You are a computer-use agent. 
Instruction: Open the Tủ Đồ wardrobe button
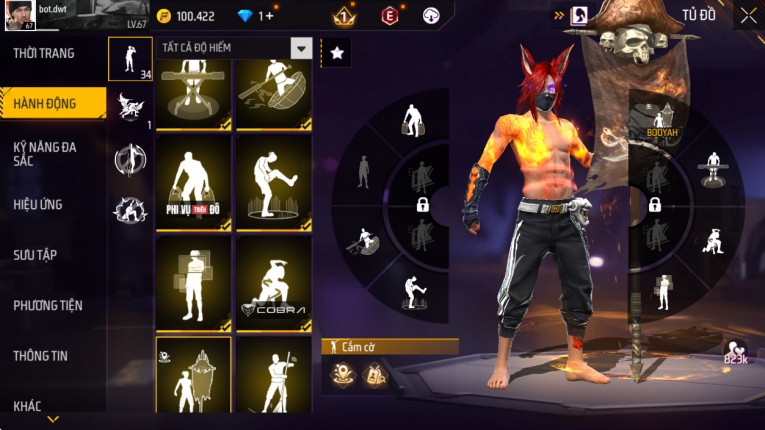point(699,15)
